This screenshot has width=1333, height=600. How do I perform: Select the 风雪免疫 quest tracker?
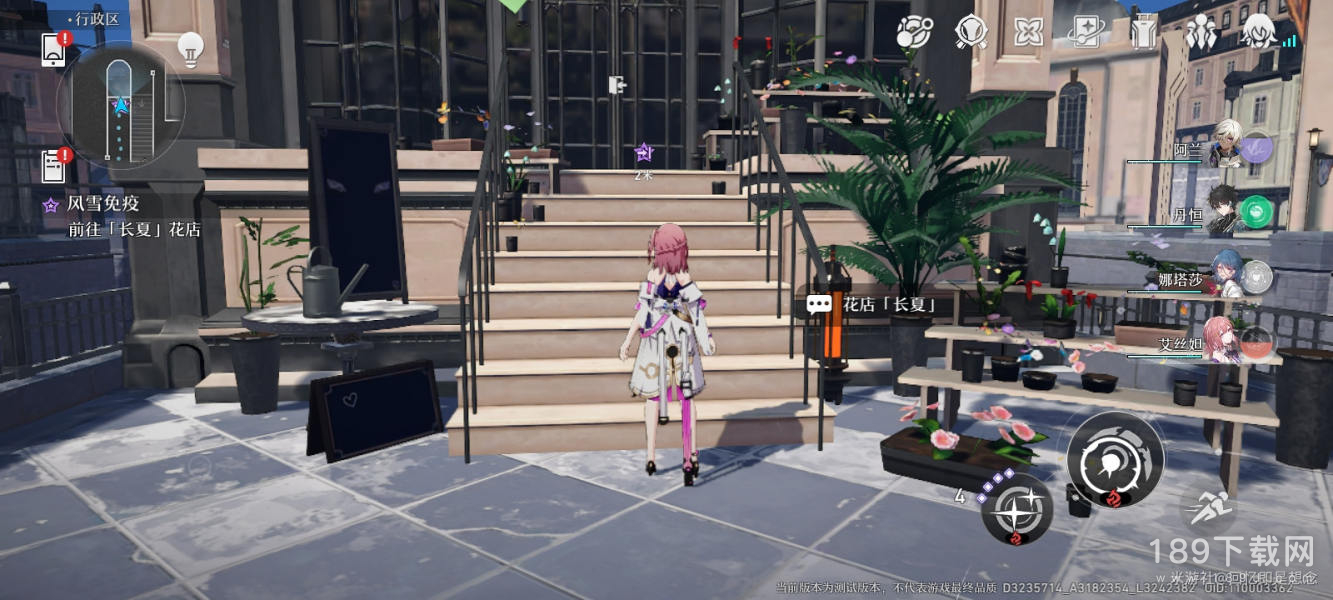122,216
